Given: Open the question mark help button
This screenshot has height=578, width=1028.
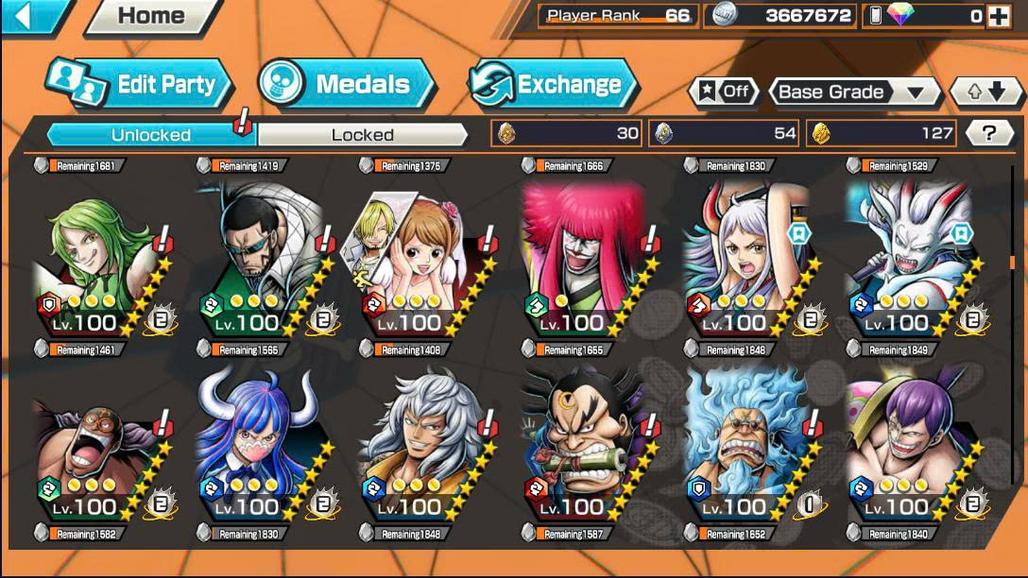Looking at the screenshot, I should pyautogui.click(x=989, y=133).
